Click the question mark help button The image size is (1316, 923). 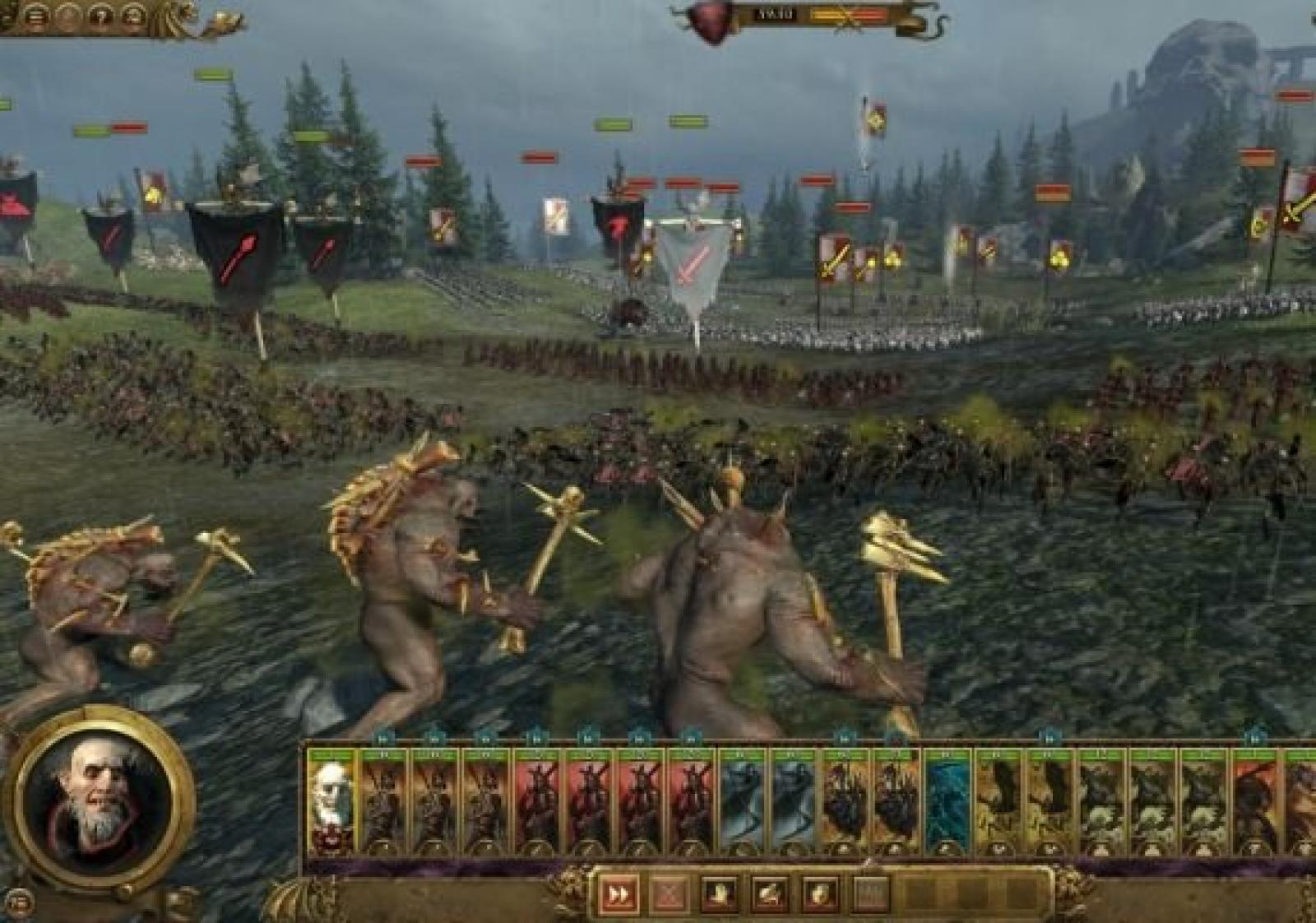(x=101, y=17)
